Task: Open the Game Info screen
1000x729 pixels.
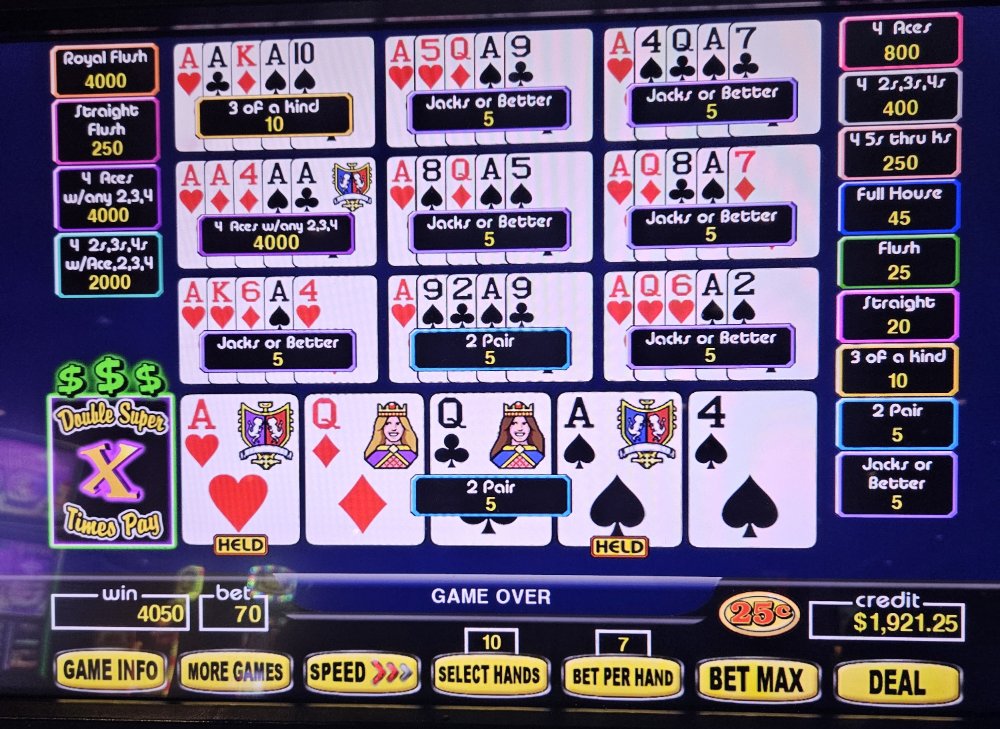Action: [110, 671]
